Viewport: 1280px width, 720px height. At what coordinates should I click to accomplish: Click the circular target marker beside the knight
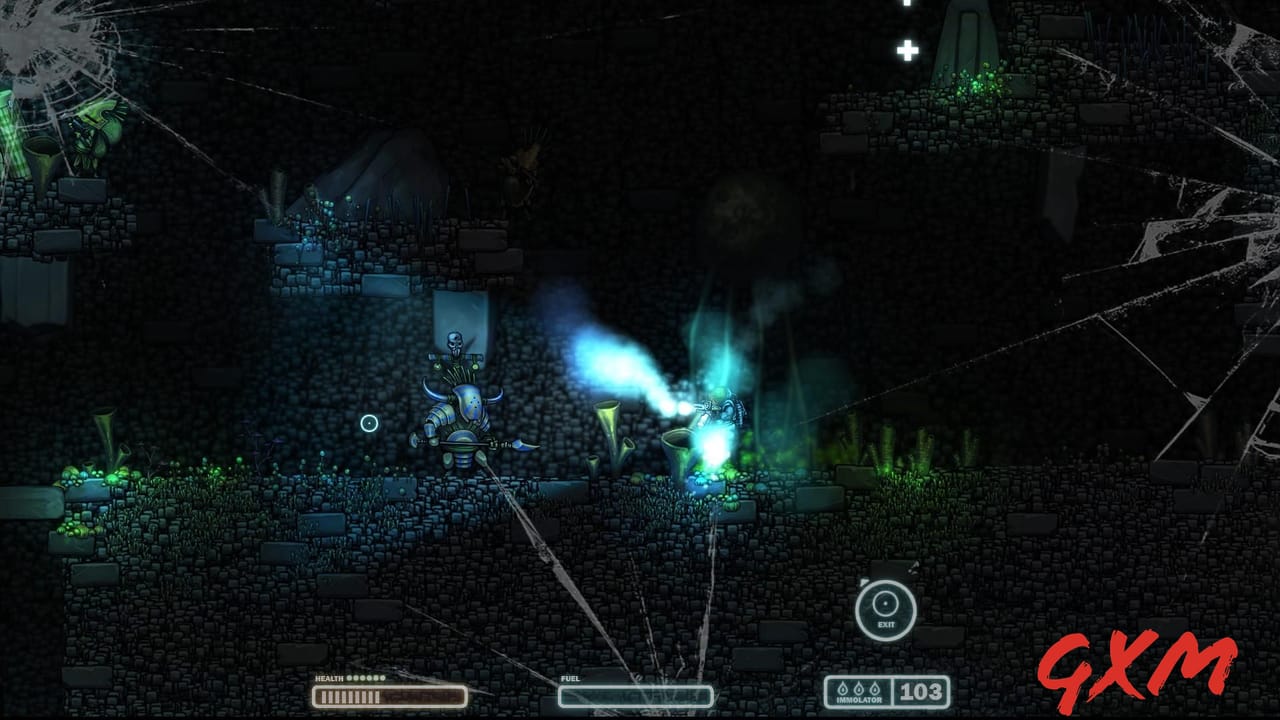pos(368,423)
